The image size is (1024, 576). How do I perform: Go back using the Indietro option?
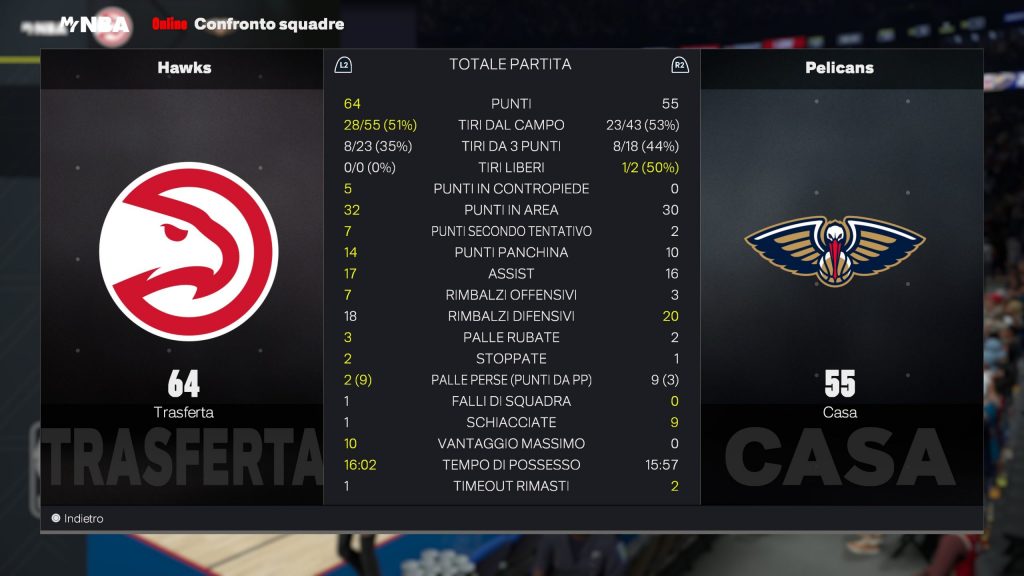(x=78, y=519)
